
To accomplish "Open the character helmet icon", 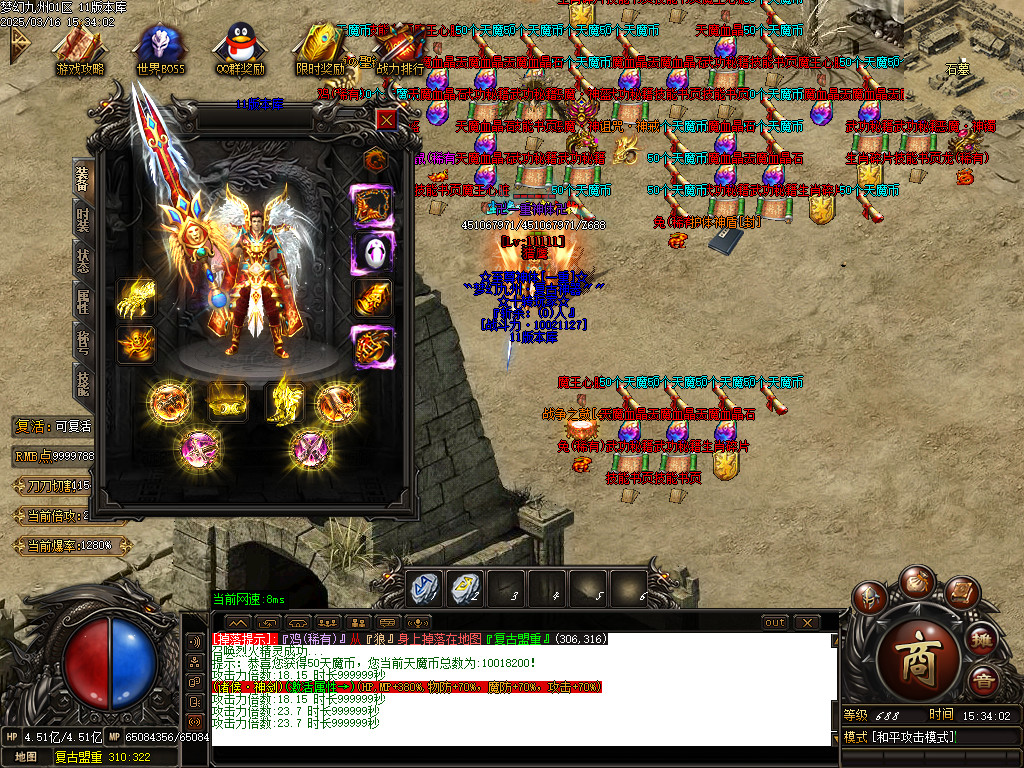I will 869,599.
